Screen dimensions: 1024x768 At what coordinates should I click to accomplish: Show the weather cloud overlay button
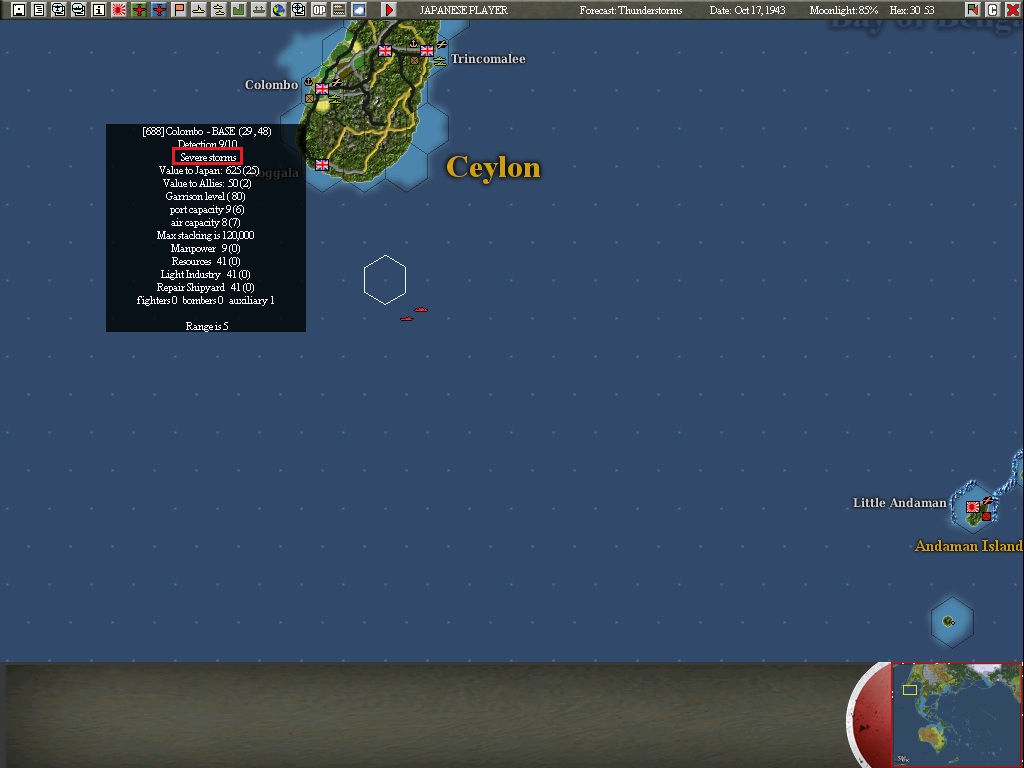coord(359,10)
